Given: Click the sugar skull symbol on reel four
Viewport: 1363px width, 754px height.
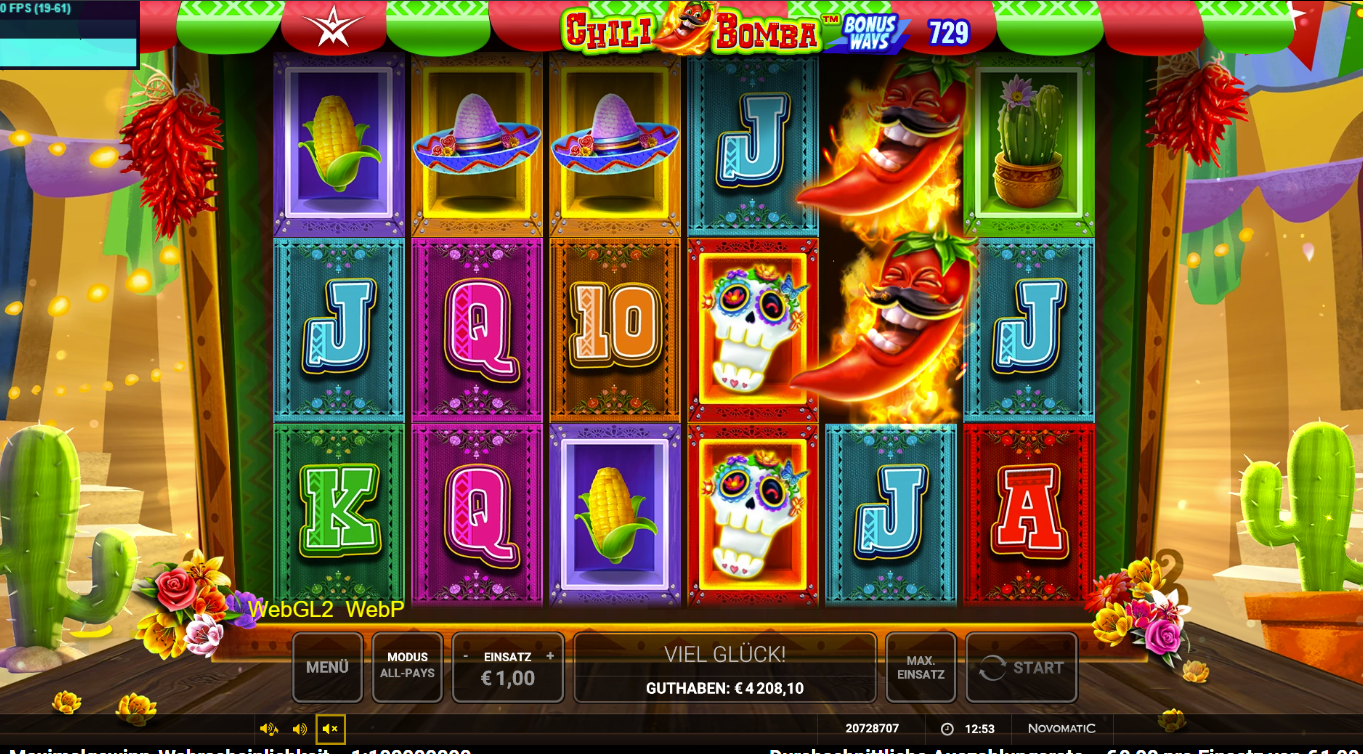Looking at the screenshot, I should [x=752, y=330].
